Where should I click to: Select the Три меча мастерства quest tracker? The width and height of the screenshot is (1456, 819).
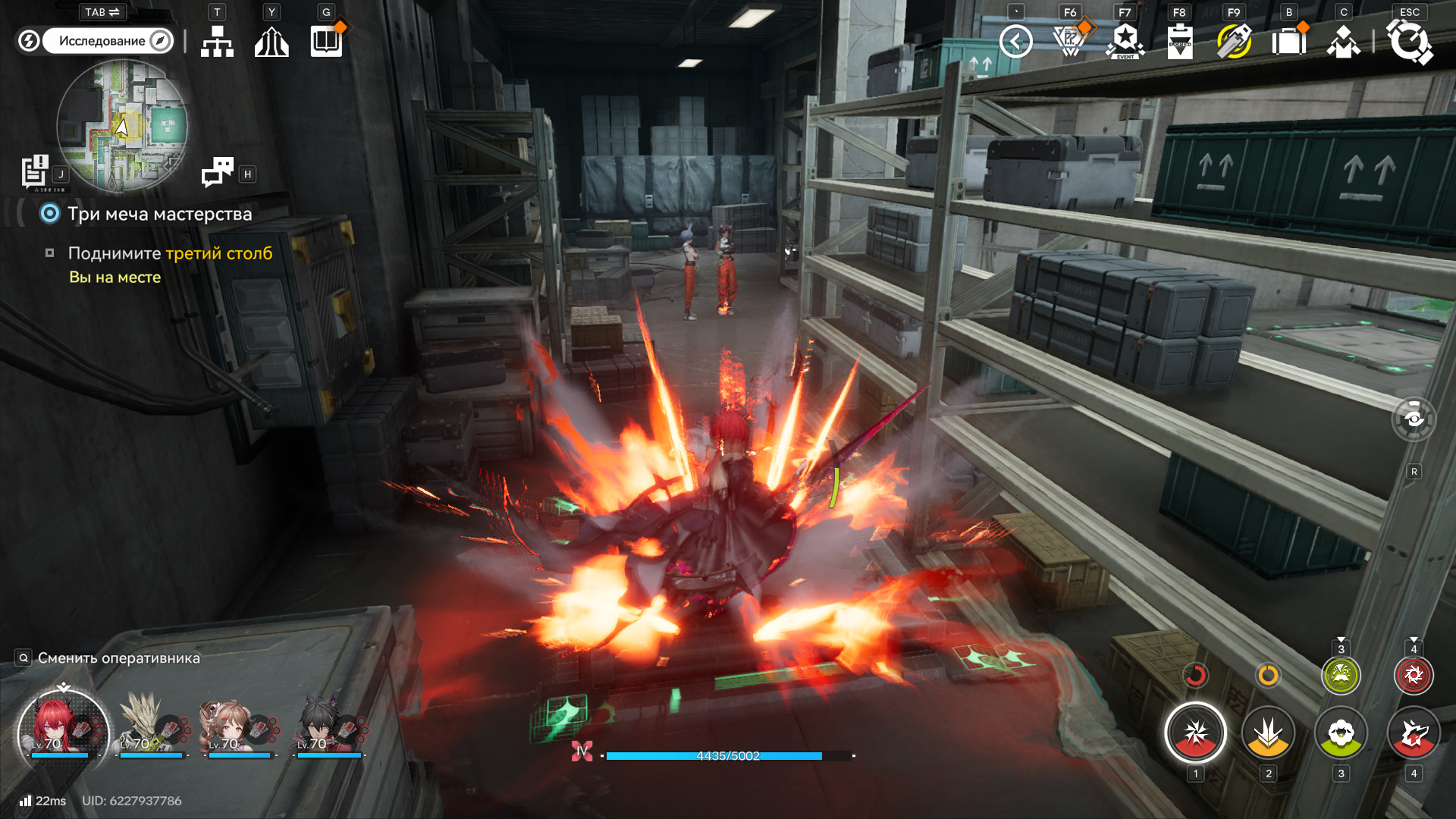tap(159, 214)
